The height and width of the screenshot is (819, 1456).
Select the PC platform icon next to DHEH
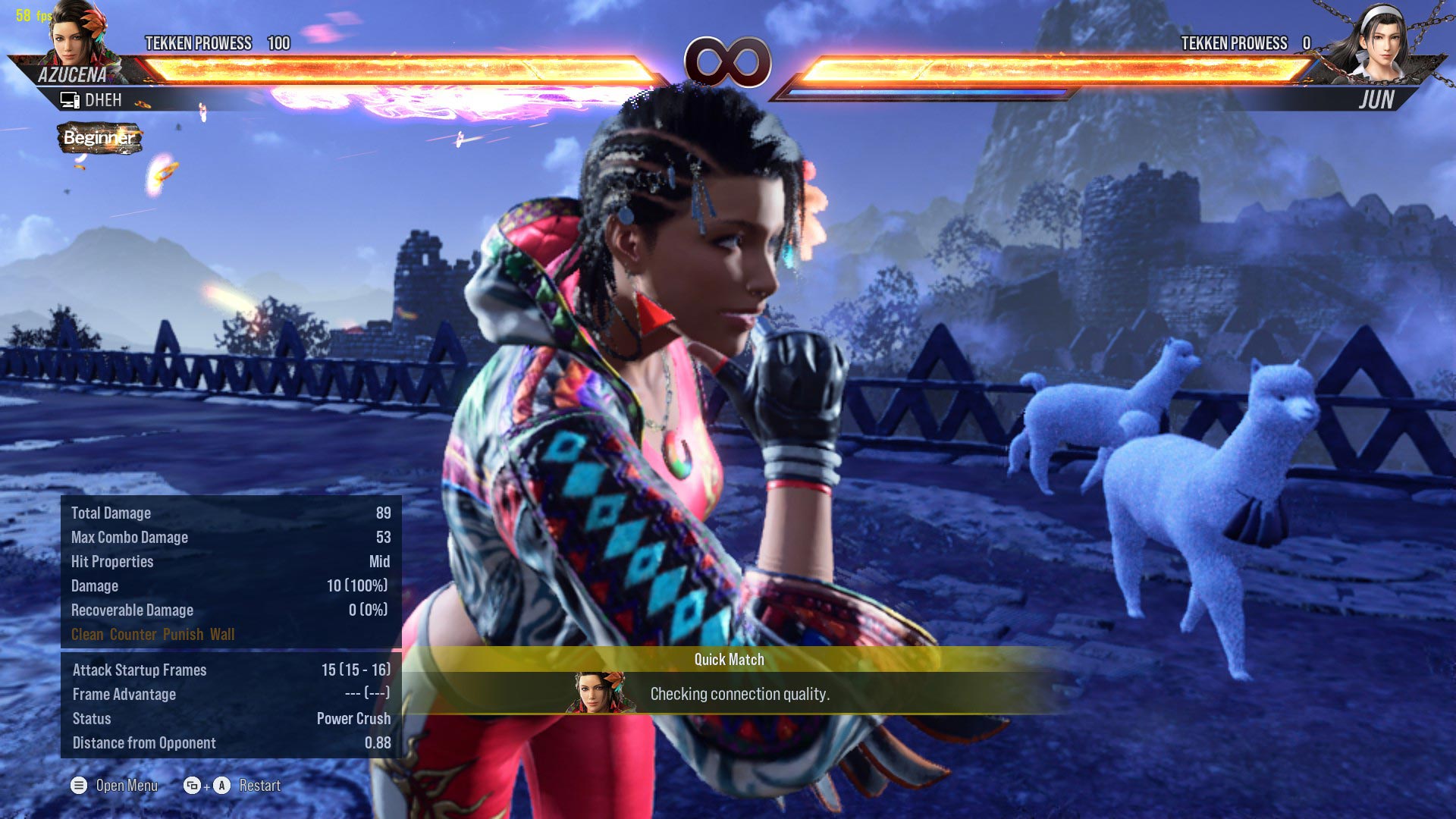tap(71, 99)
